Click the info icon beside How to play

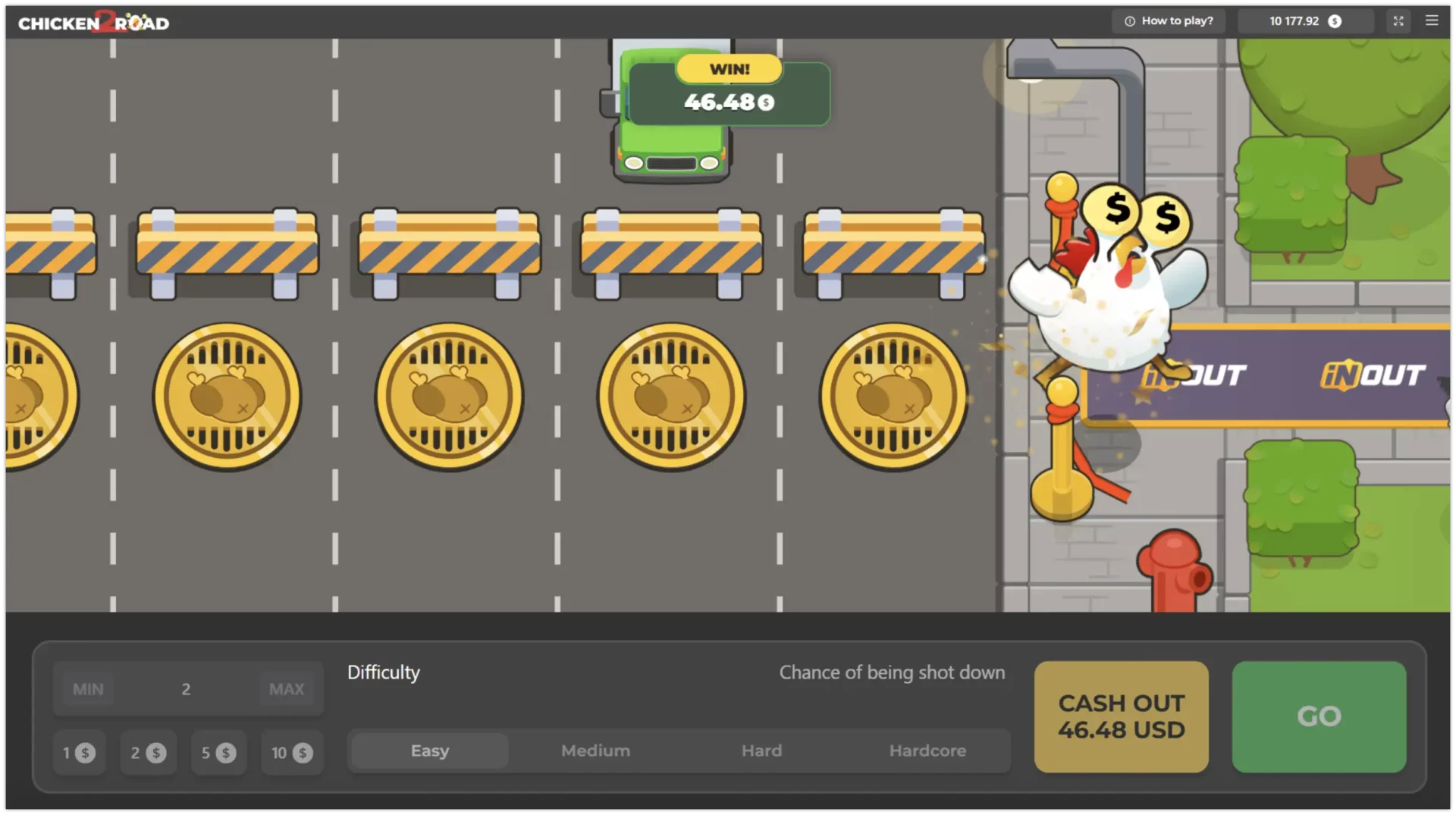(x=1129, y=20)
